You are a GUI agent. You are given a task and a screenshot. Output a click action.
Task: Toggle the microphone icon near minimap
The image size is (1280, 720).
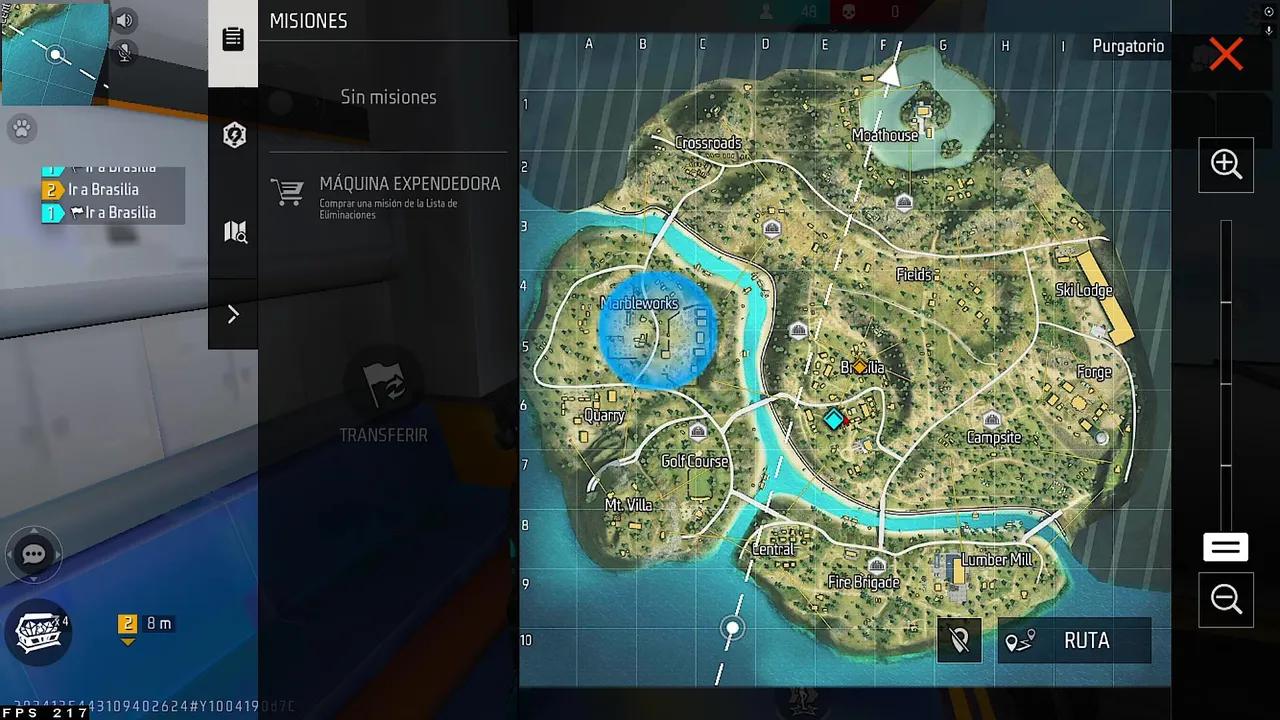124,53
